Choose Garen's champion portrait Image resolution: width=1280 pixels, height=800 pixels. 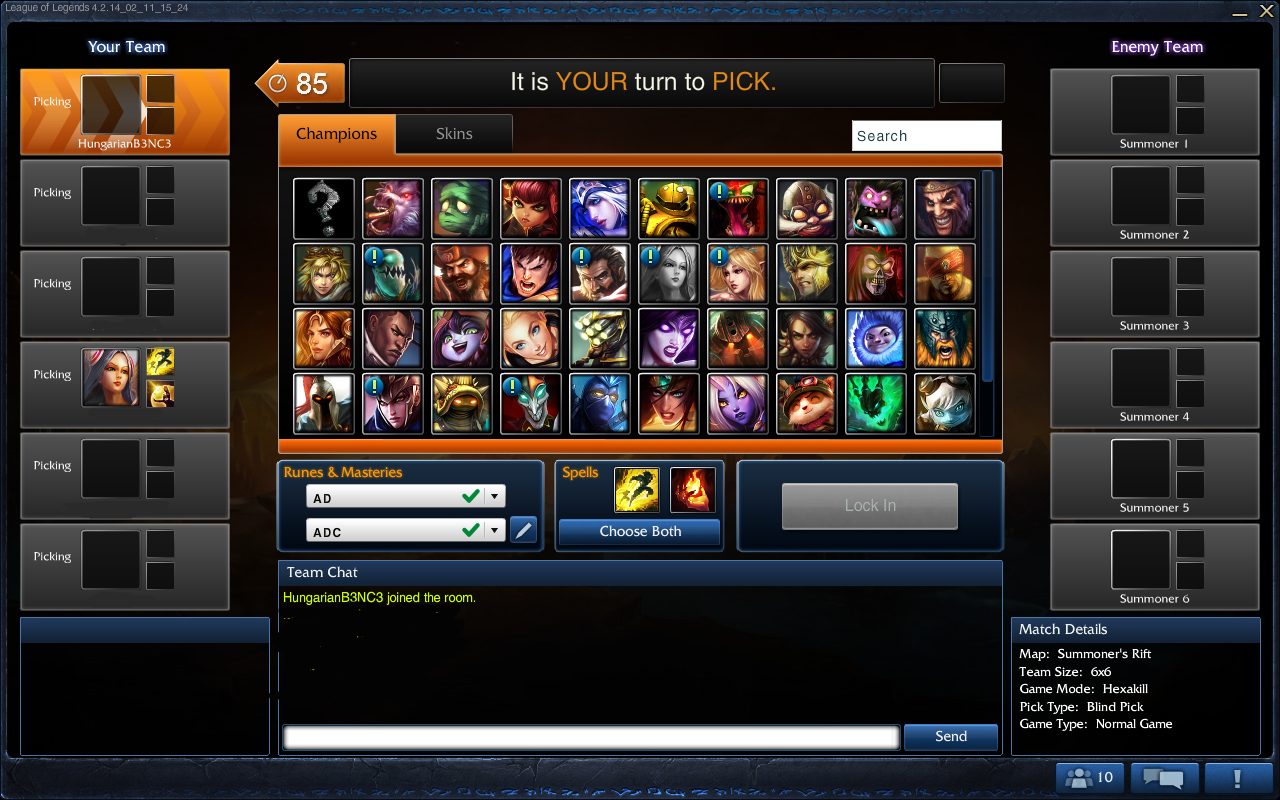click(x=531, y=274)
